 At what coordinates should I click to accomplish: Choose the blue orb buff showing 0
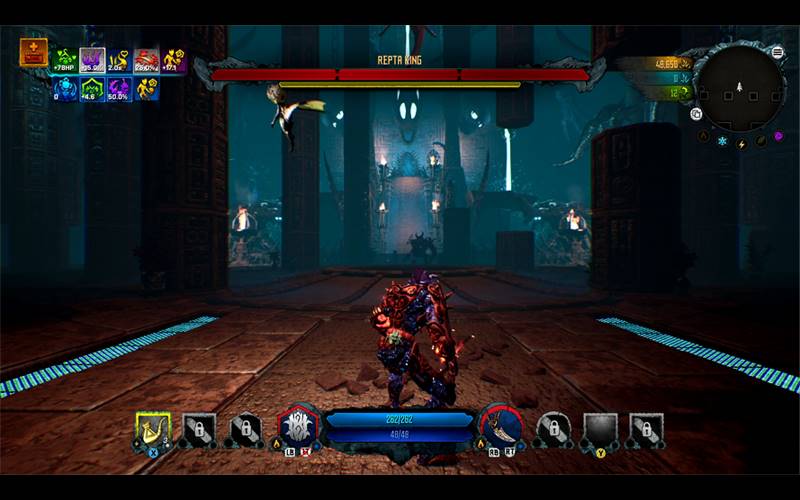66,88
